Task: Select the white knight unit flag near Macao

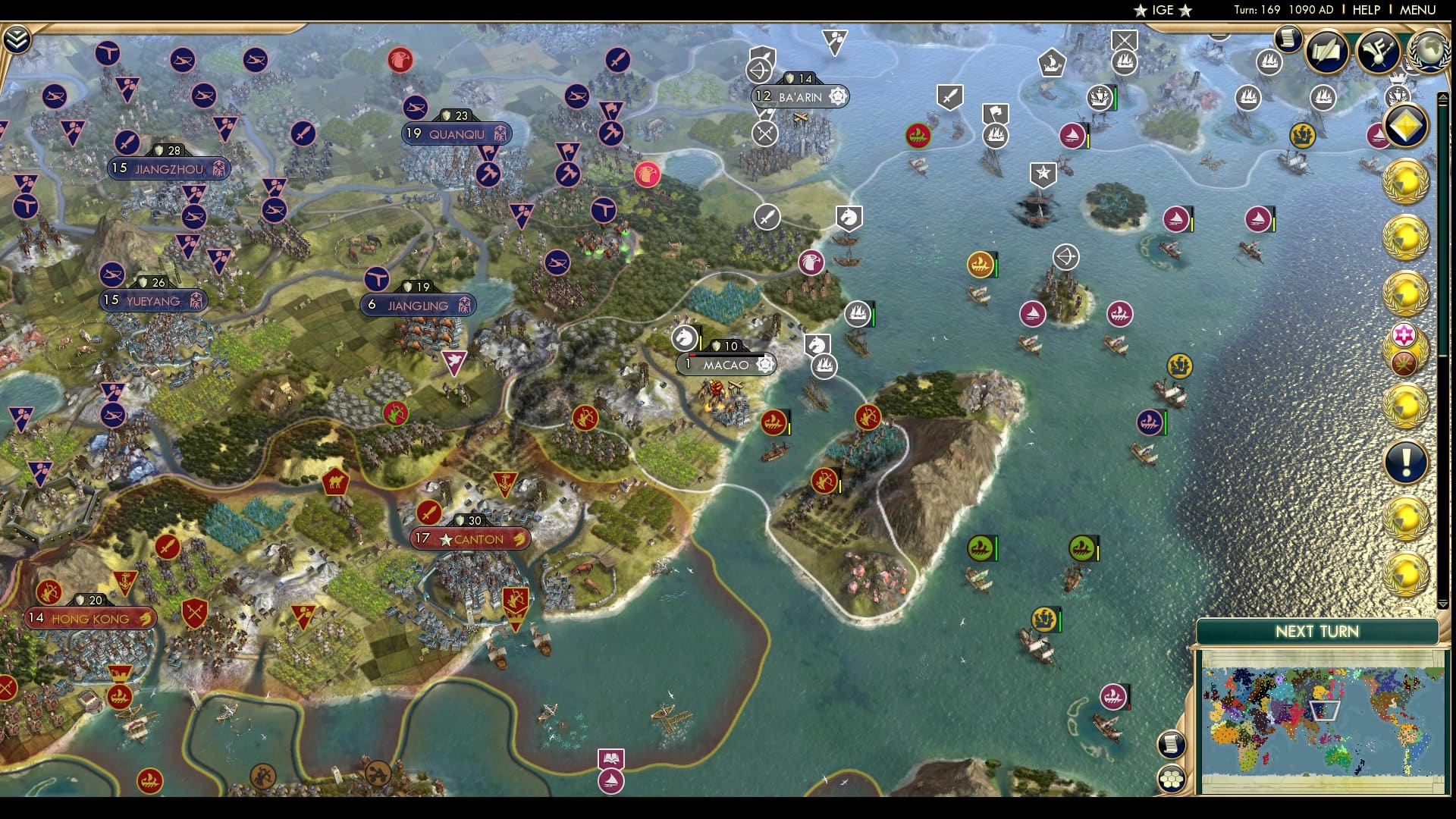Action: pos(686,337)
